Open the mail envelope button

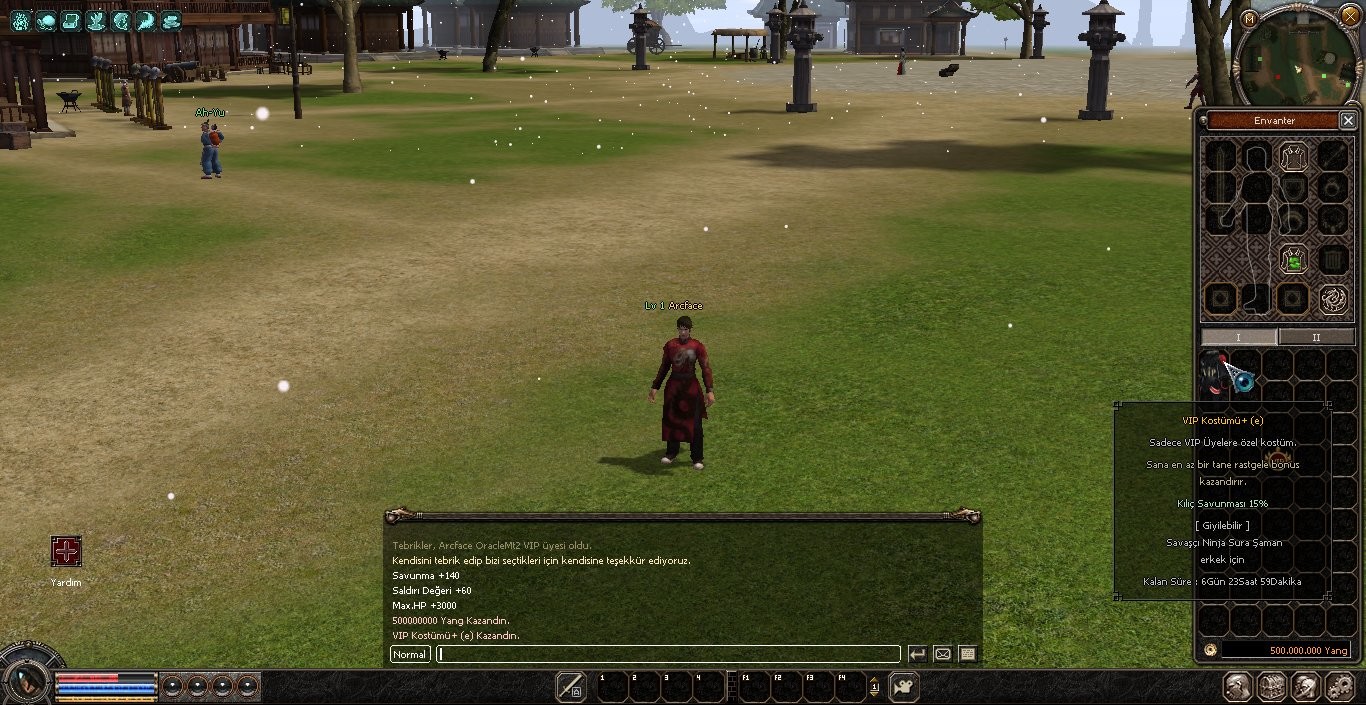tap(942, 654)
